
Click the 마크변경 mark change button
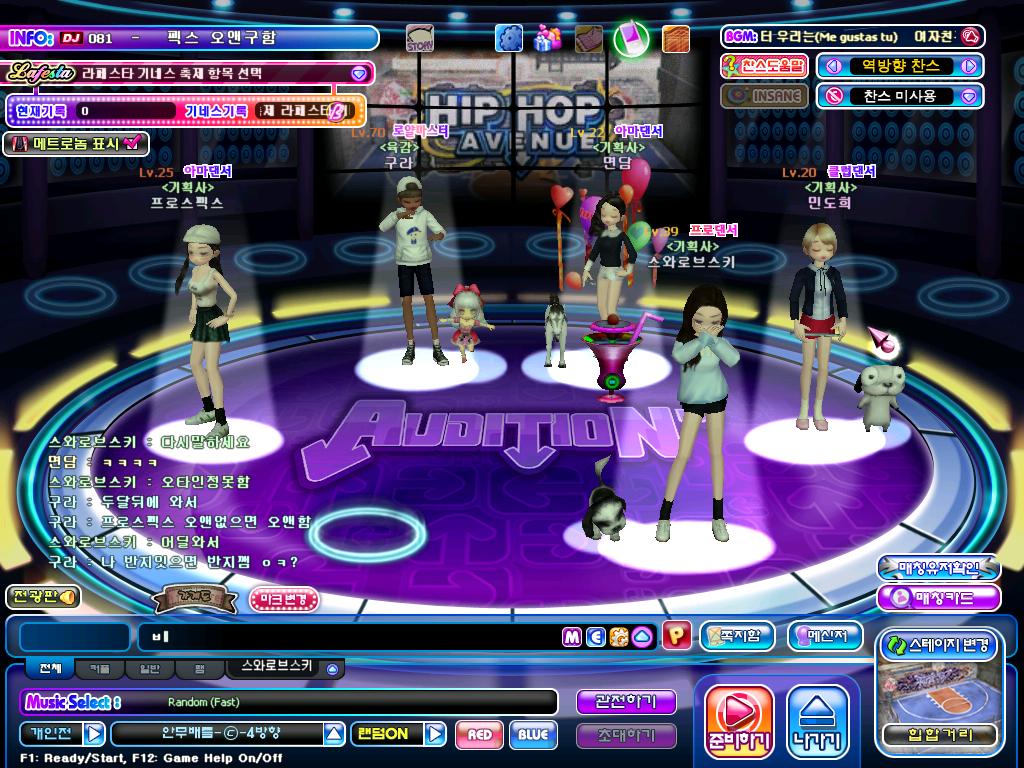284,599
